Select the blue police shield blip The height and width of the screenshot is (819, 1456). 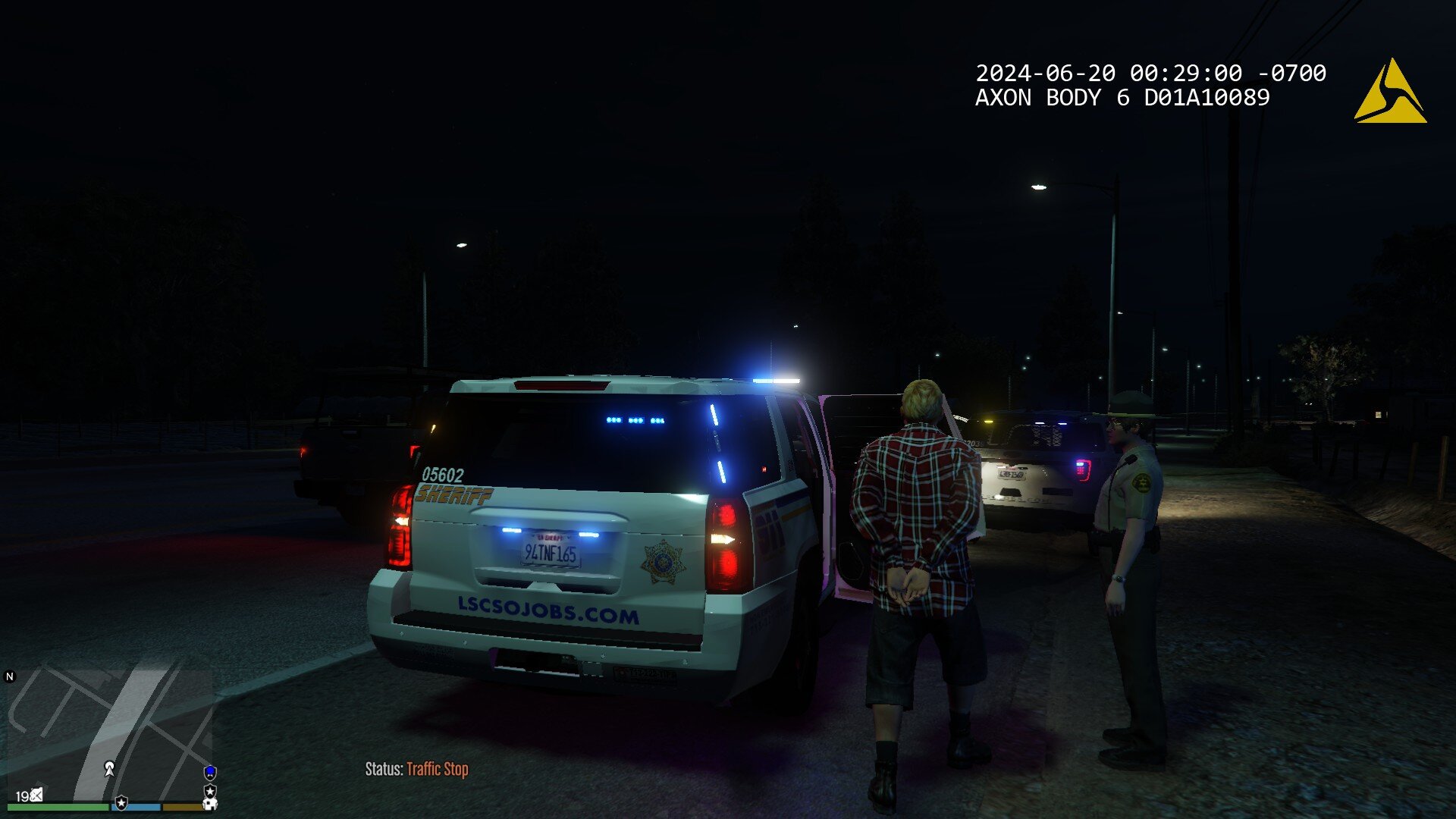210,773
